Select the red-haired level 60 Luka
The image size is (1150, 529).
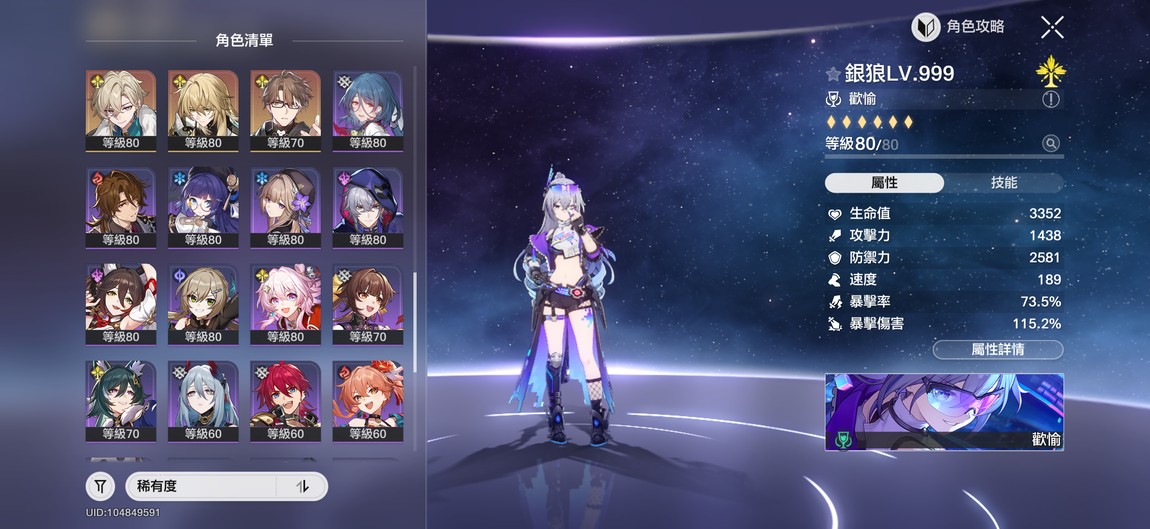(x=285, y=400)
